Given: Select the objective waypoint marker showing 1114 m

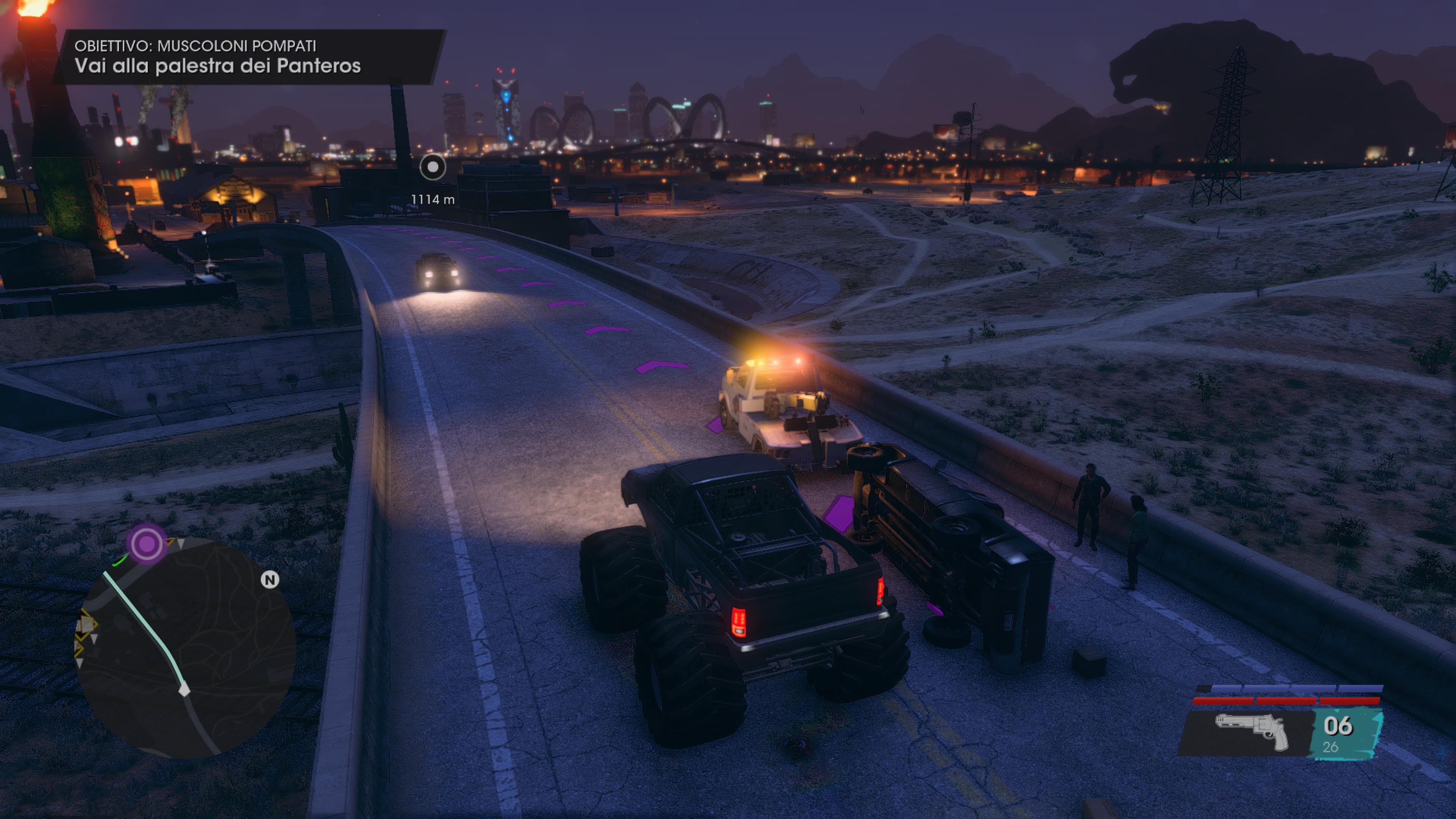Looking at the screenshot, I should point(433,167).
